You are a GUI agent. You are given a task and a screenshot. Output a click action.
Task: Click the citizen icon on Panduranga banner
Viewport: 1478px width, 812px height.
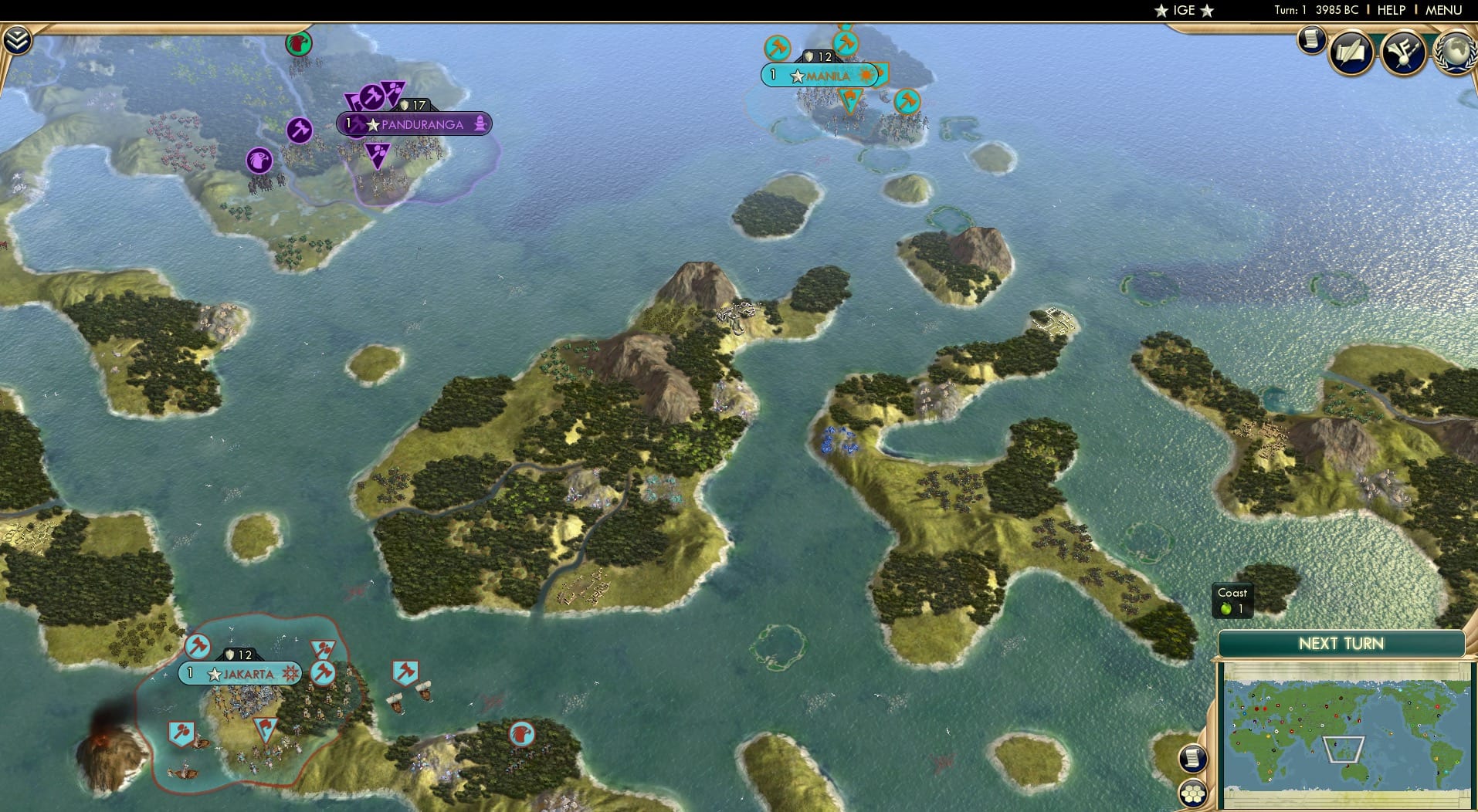coord(482,123)
